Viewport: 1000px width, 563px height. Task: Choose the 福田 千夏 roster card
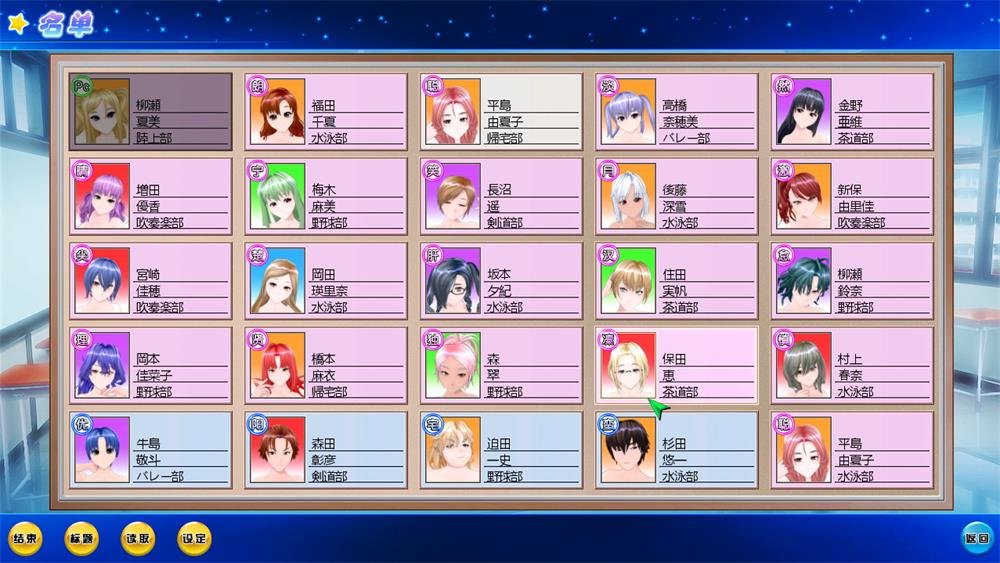326,111
